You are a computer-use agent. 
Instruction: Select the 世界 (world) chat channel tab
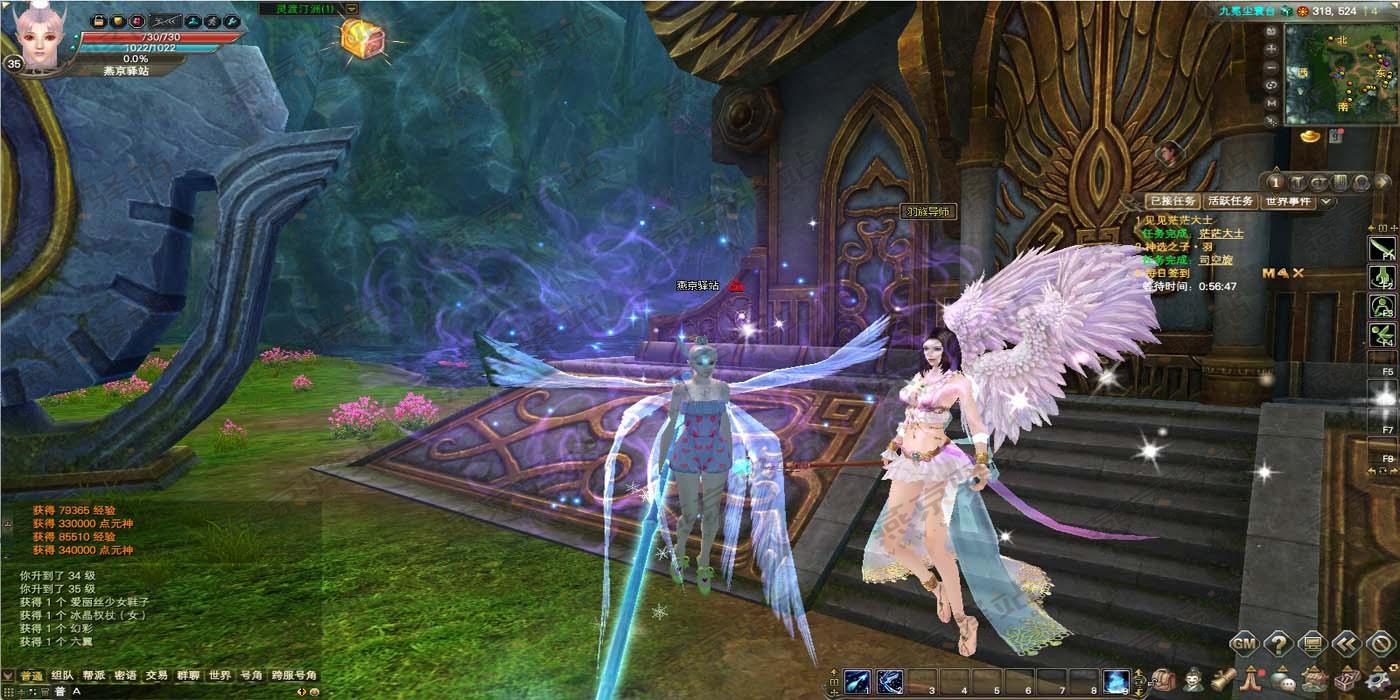pos(219,676)
